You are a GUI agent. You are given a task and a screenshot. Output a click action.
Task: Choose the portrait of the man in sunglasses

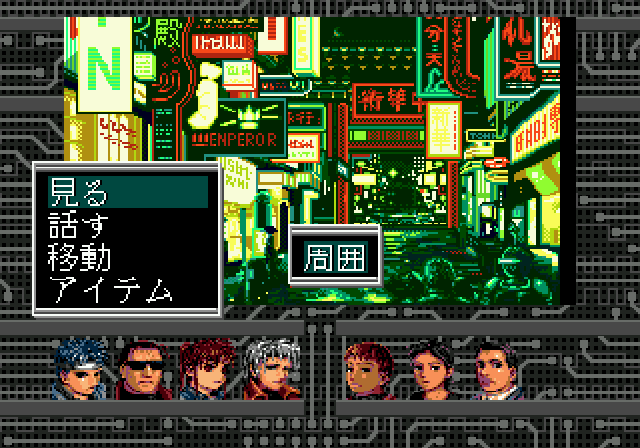click(x=144, y=369)
